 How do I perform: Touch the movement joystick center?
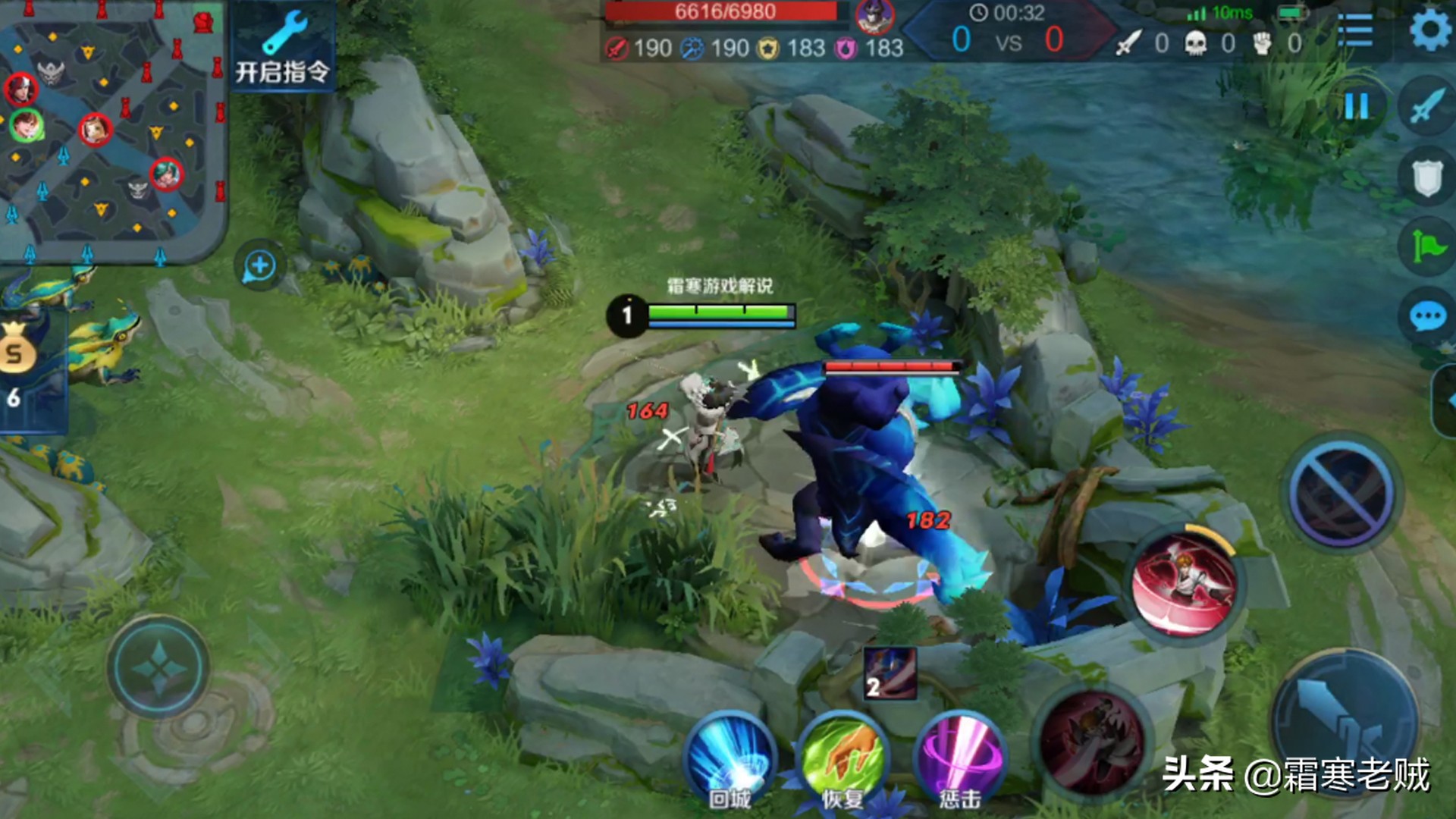click(x=158, y=668)
